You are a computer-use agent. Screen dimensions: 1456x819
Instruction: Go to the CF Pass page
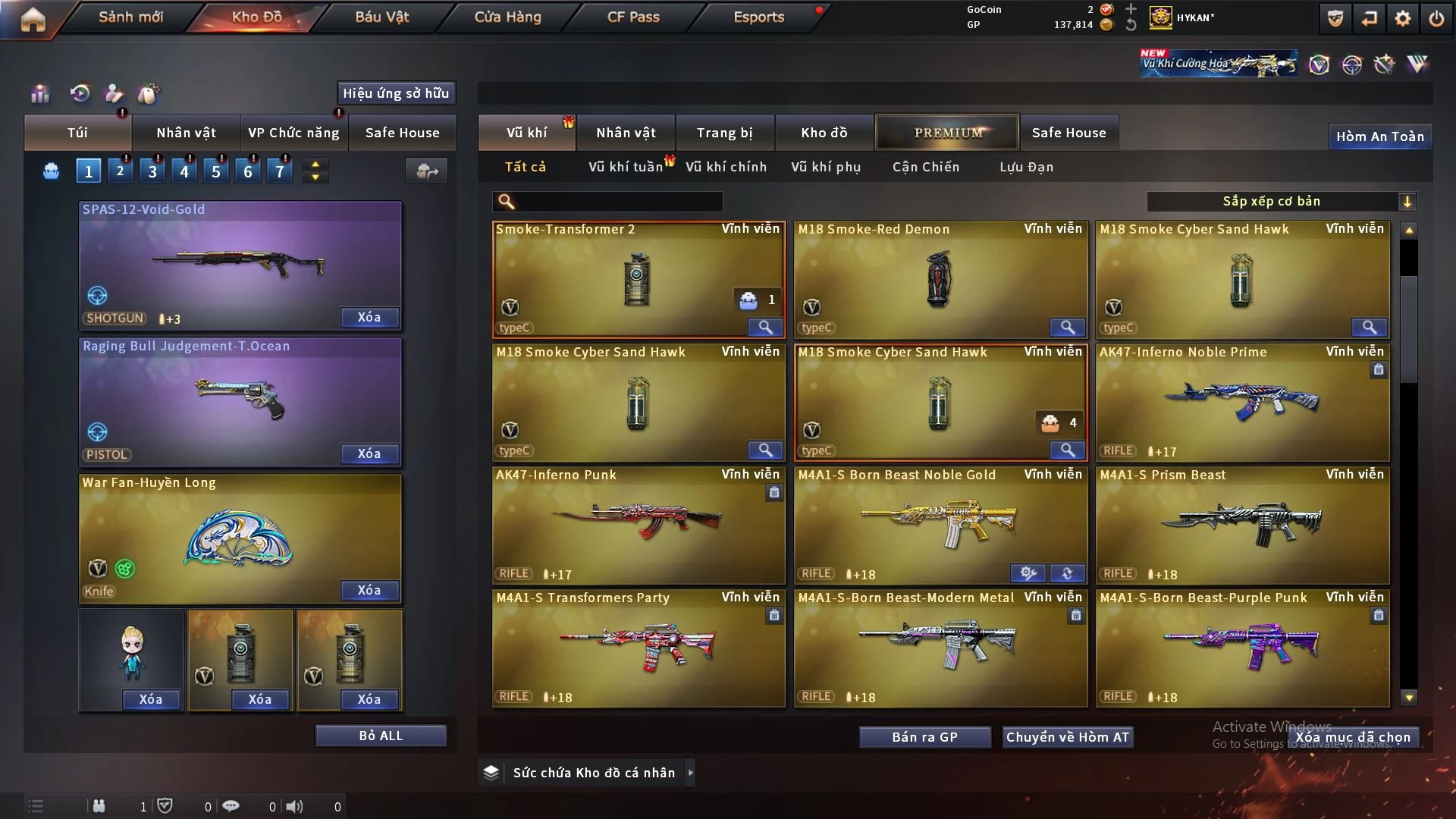[x=633, y=17]
